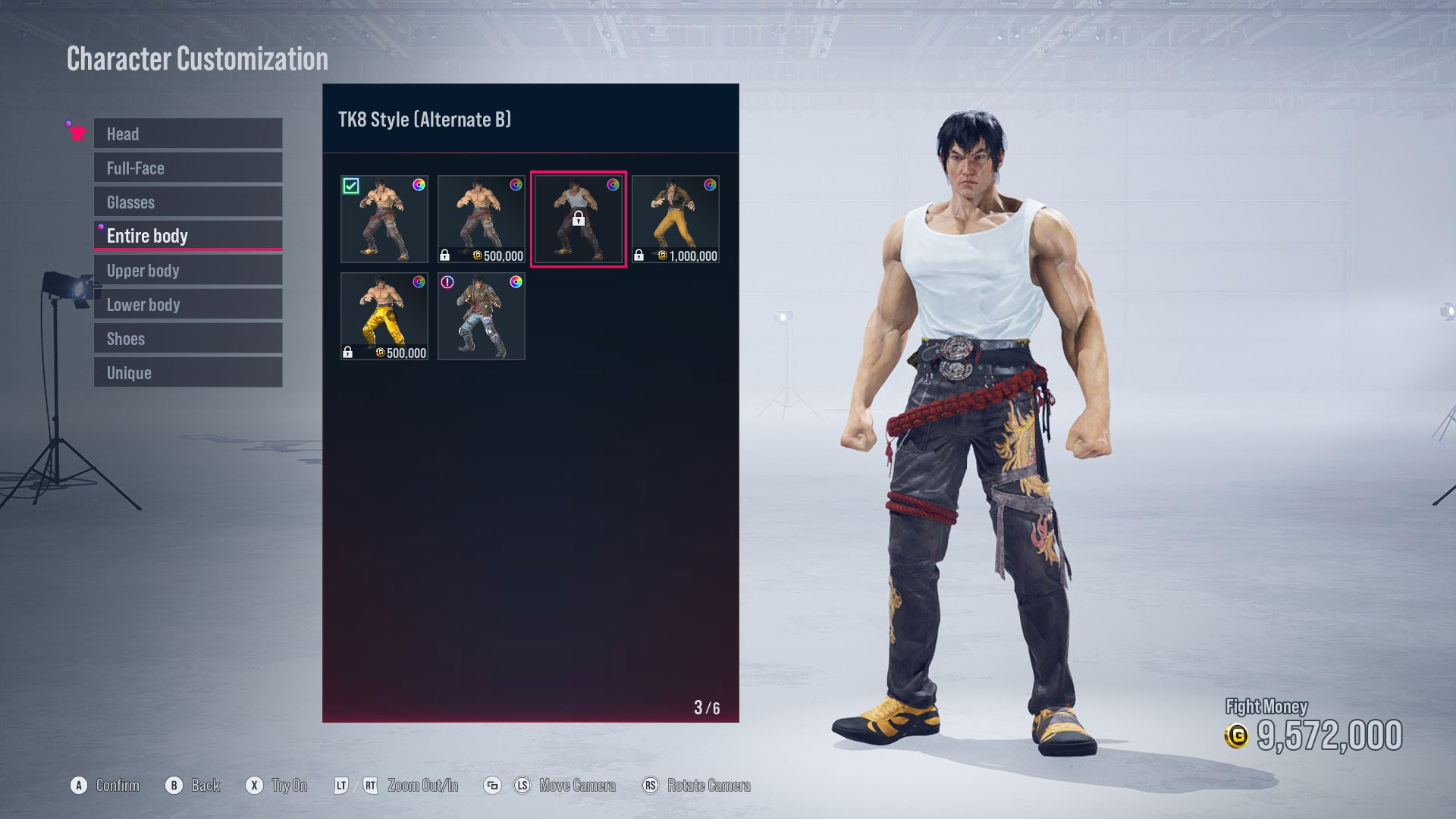The height and width of the screenshot is (819, 1456).
Task: Select the Shoes category
Action: click(187, 338)
